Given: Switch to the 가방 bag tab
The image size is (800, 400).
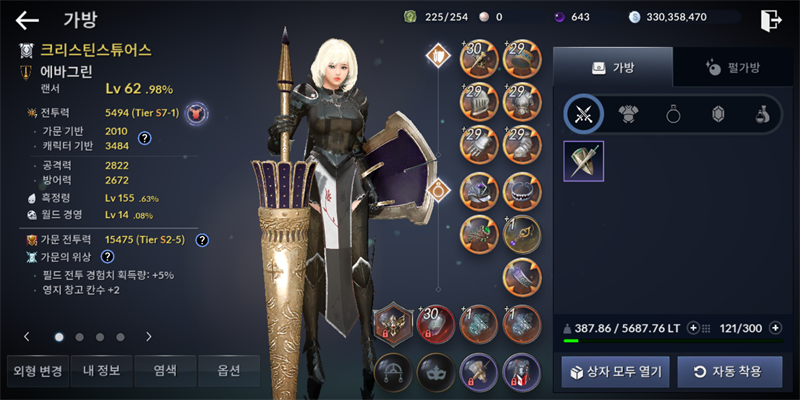Looking at the screenshot, I should (613, 67).
